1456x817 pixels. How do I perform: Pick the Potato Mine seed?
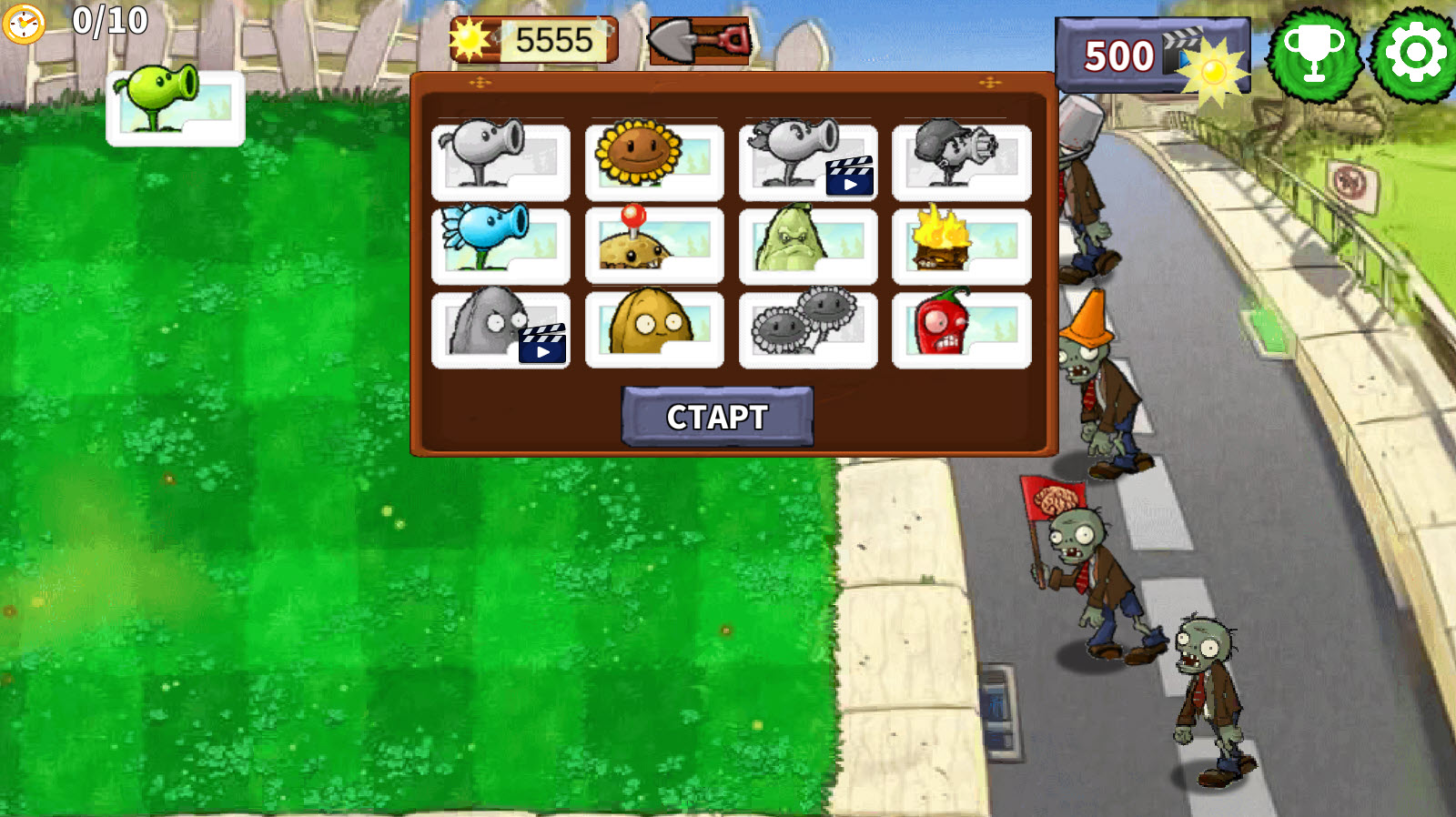point(655,246)
